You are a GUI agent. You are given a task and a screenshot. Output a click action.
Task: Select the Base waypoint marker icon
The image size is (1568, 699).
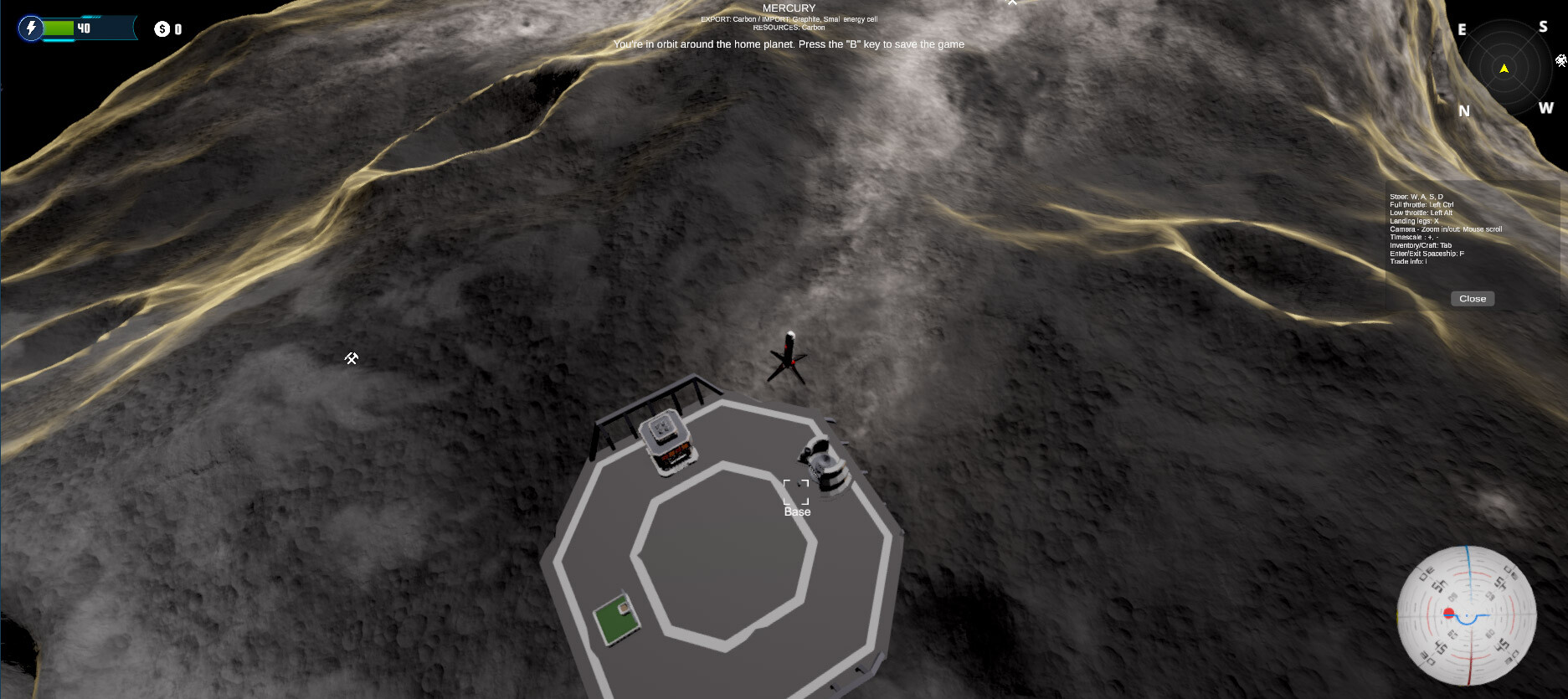coord(795,491)
